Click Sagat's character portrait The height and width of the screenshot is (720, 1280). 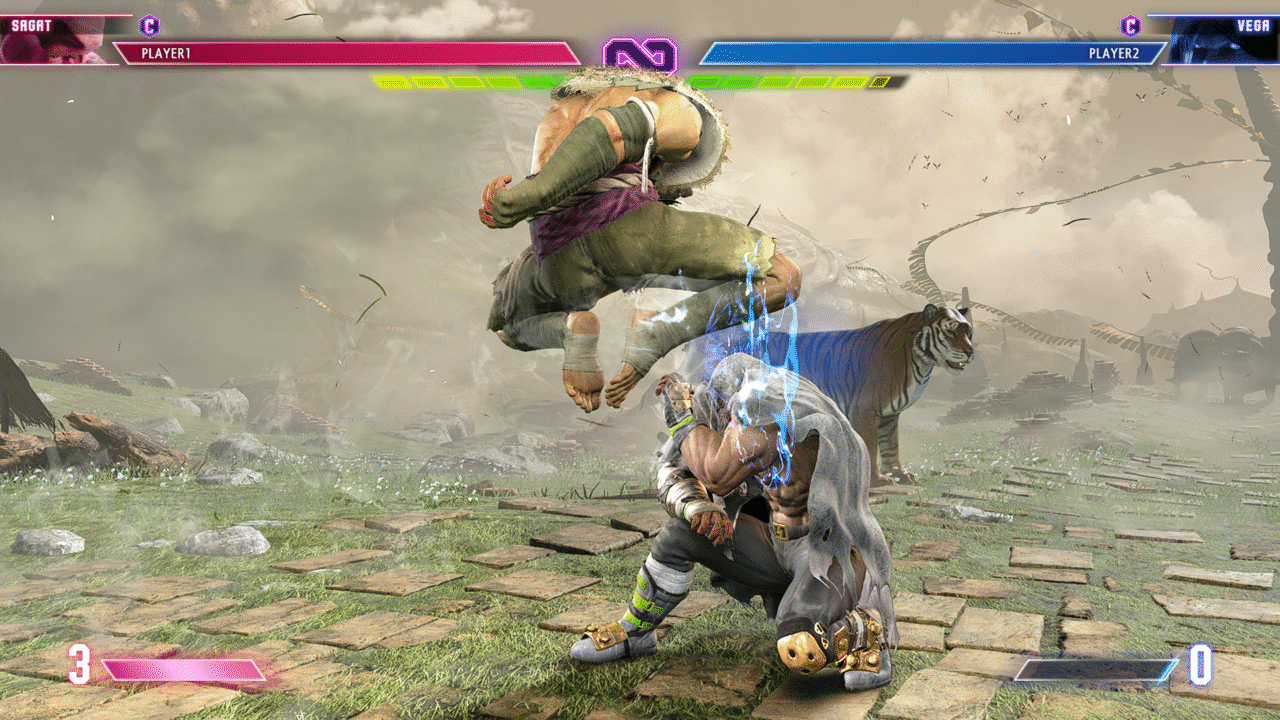pyautogui.click(x=55, y=40)
